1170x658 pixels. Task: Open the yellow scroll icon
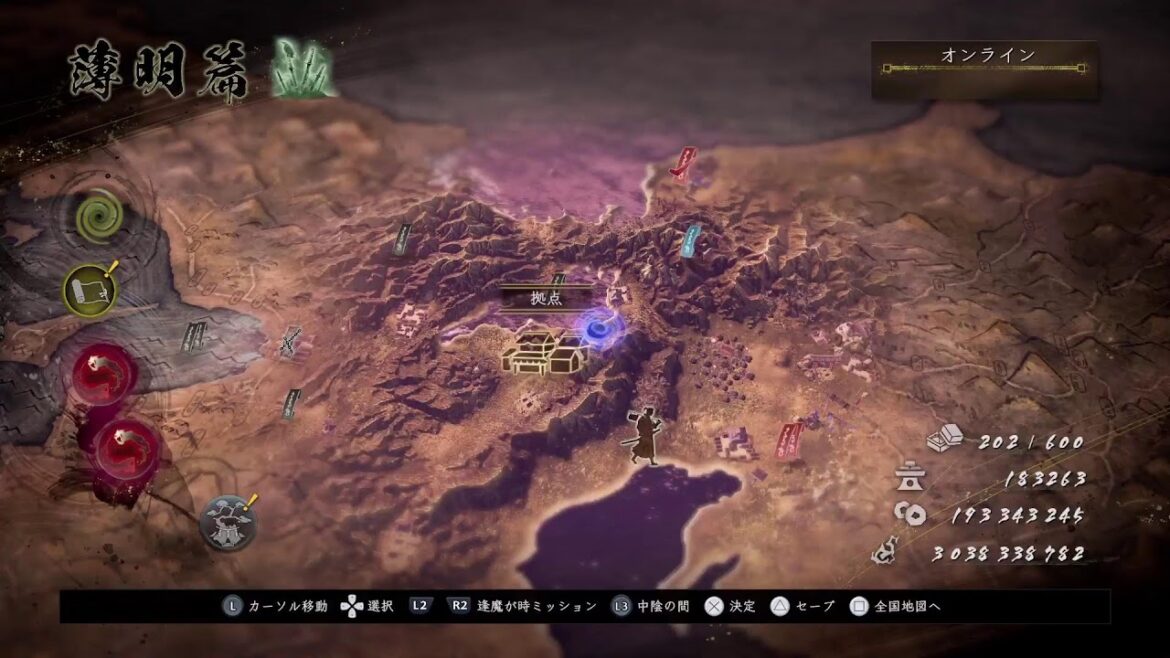point(90,289)
